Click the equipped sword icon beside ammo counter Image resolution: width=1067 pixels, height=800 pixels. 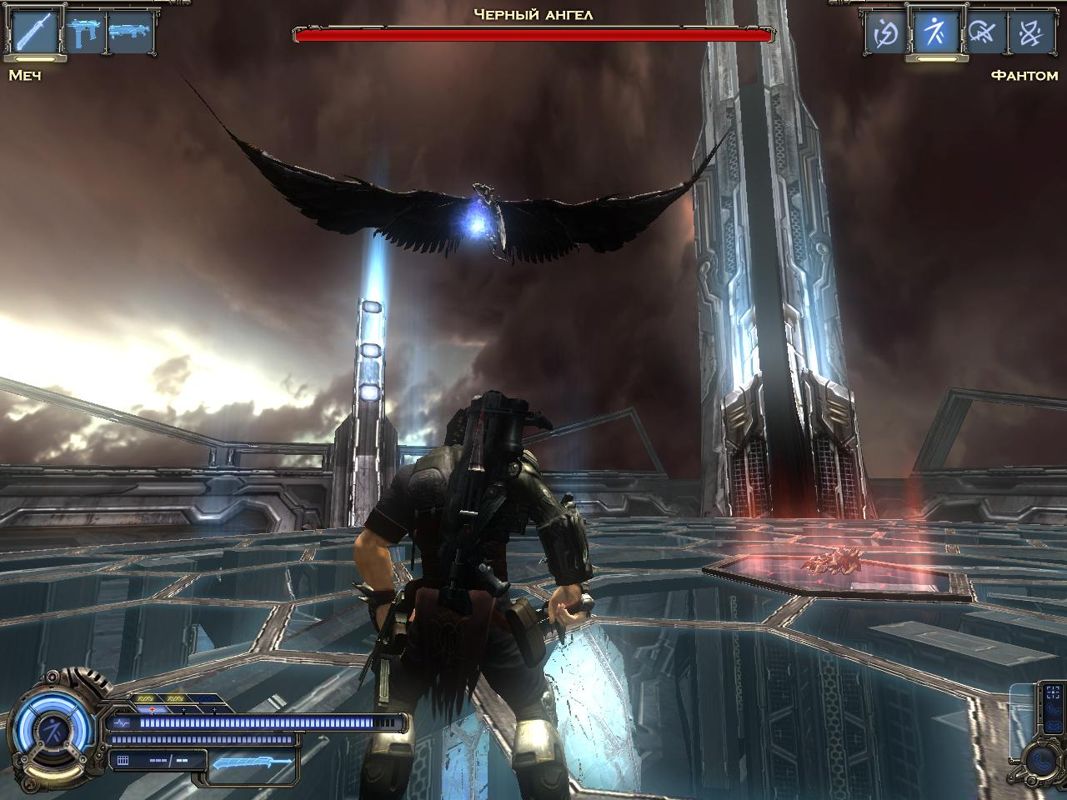252,762
